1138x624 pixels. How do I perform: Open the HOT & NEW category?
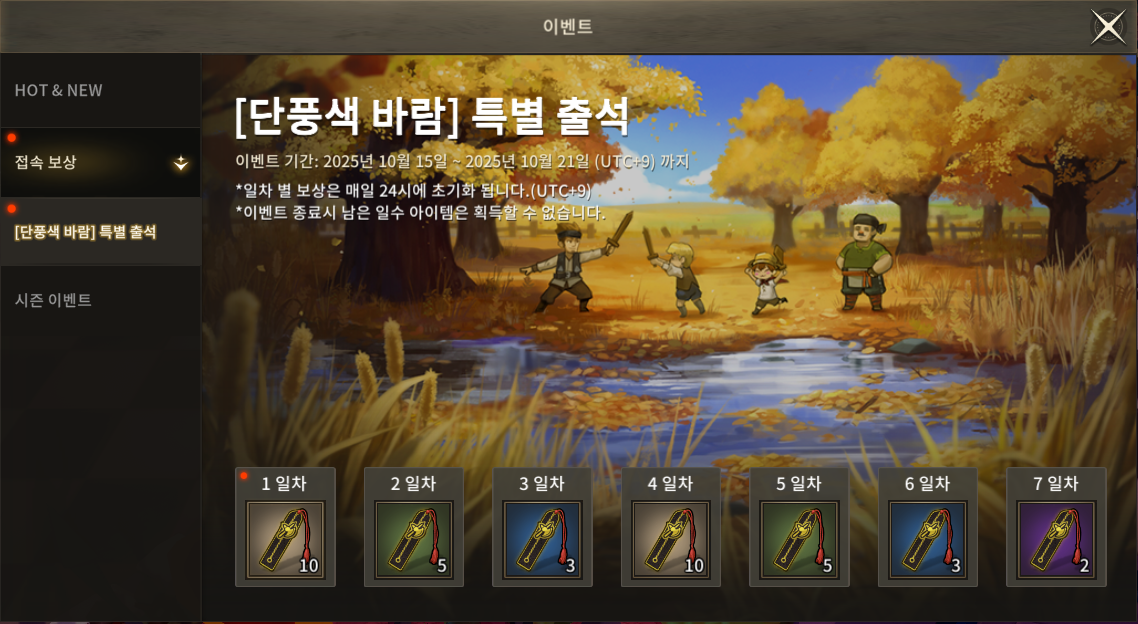[x=59, y=90]
